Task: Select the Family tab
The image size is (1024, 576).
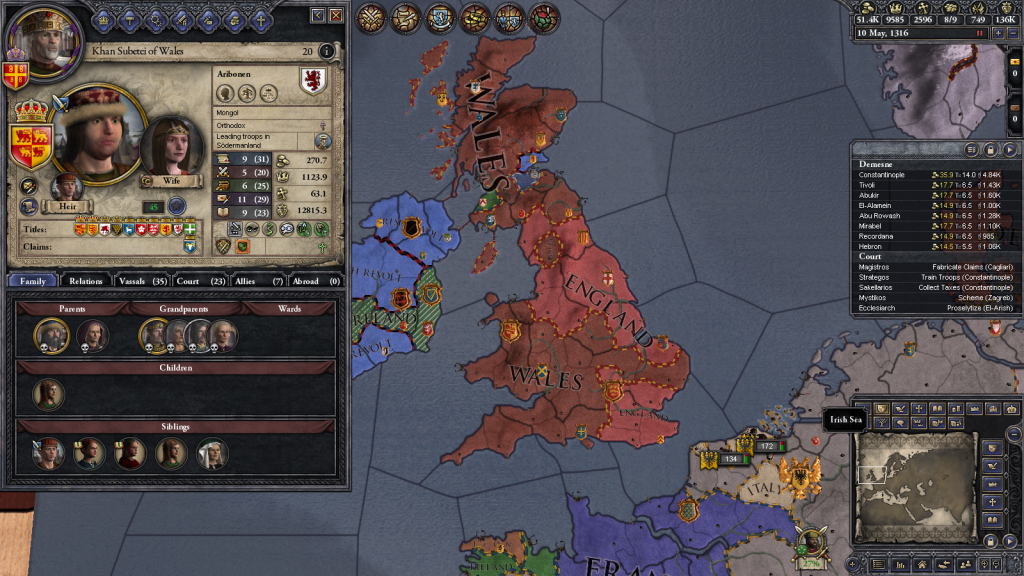Action: coord(32,281)
